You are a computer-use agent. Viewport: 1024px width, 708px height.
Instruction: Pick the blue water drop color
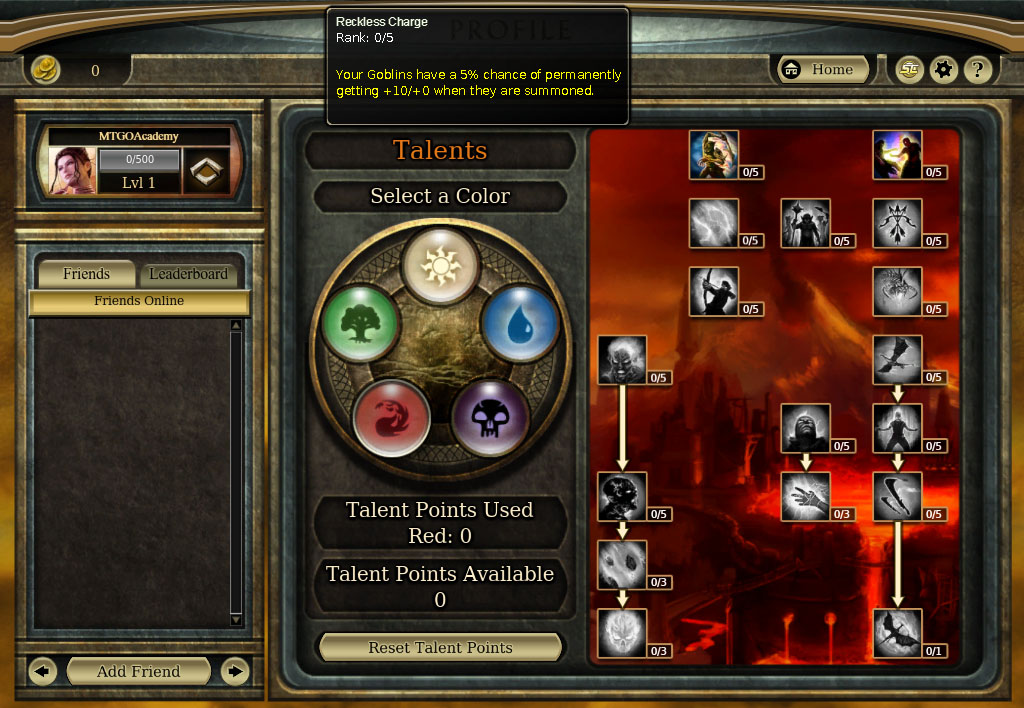coord(518,322)
